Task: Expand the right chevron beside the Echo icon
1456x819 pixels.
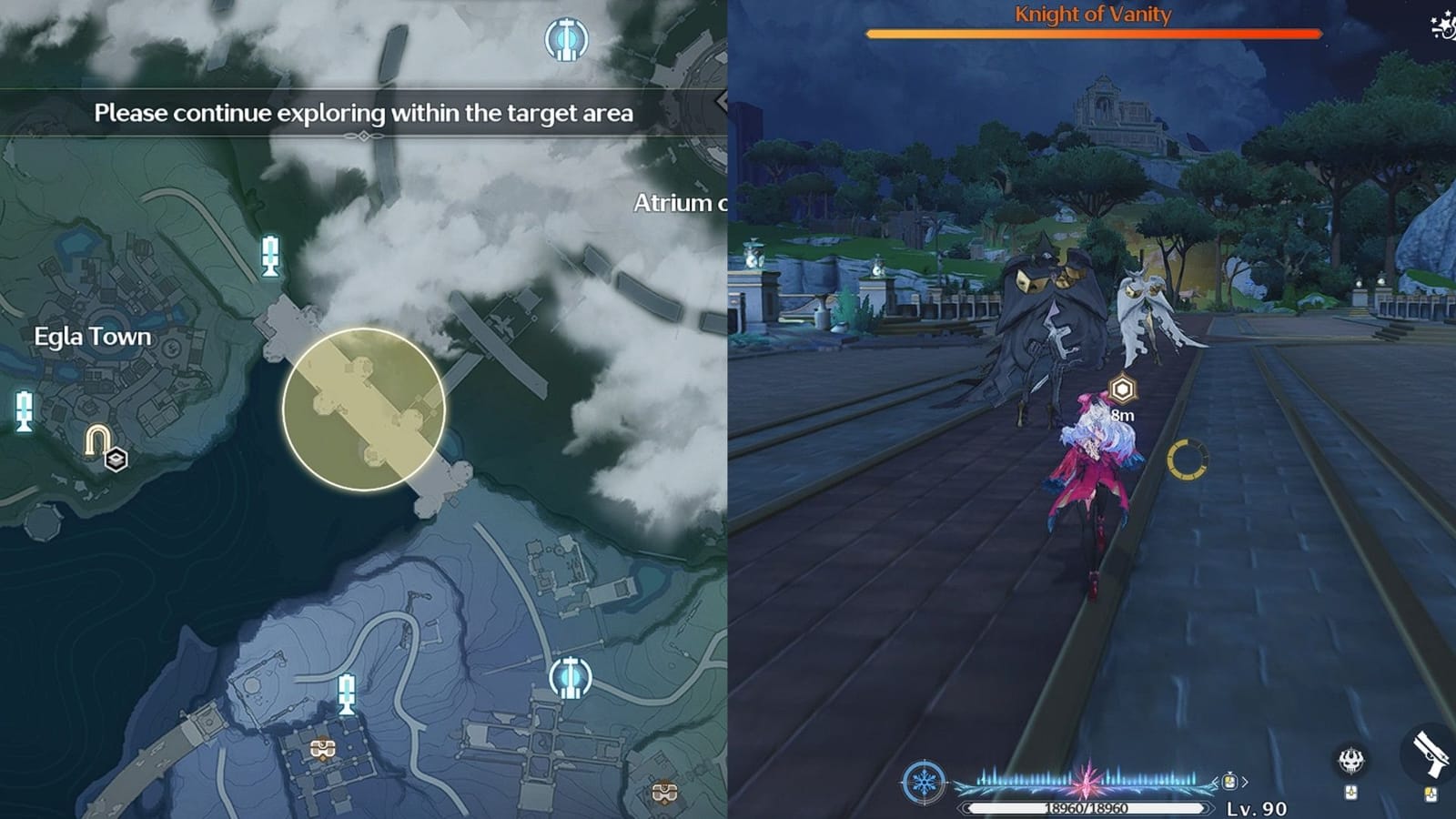Action: click(x=1245, y=781)
